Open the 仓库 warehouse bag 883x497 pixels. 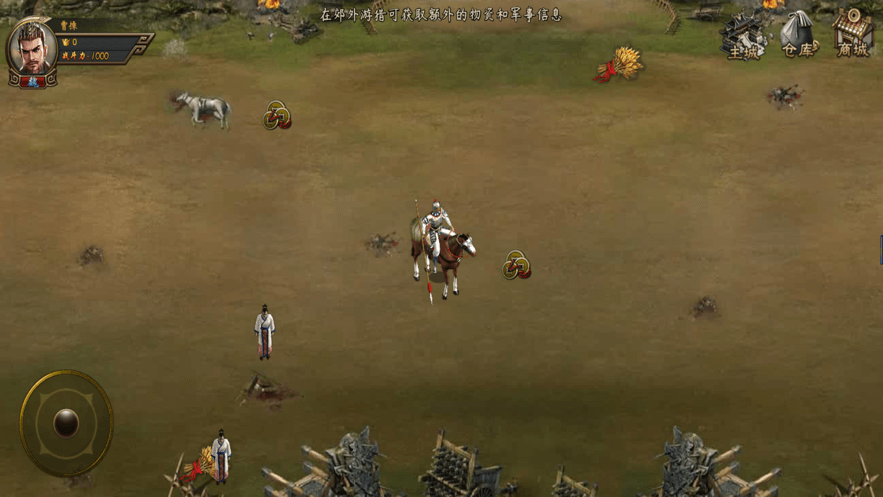[x=798, y=35]
